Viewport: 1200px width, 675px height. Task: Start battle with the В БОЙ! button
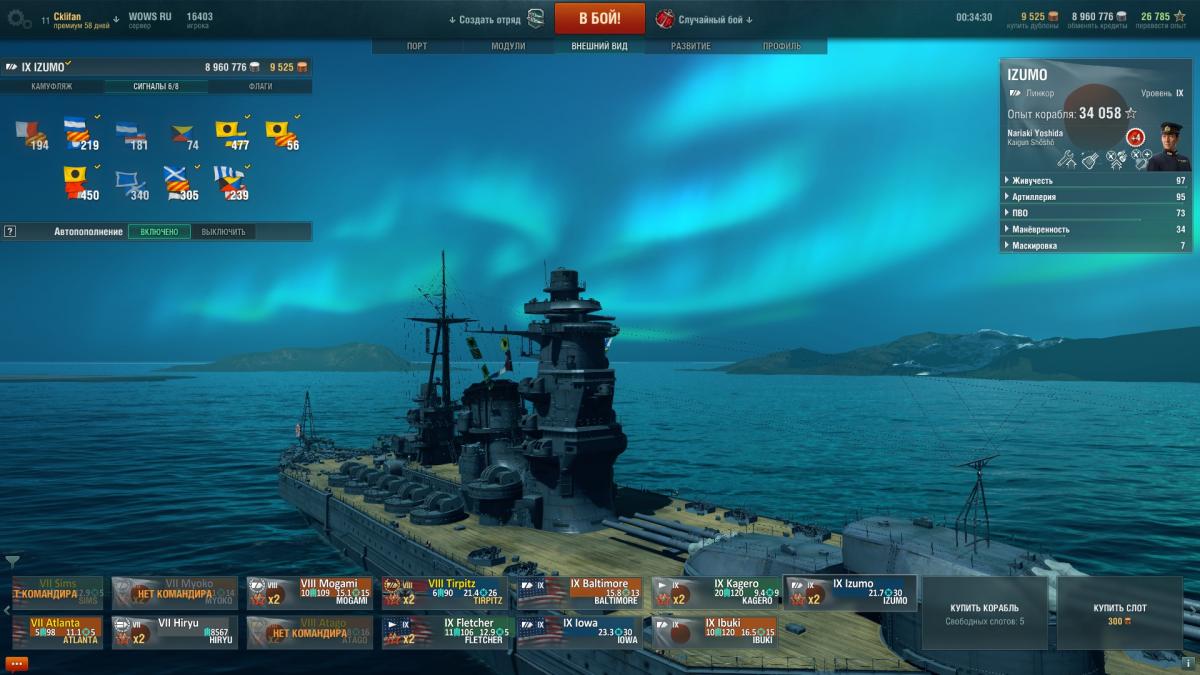coord(599,18)
